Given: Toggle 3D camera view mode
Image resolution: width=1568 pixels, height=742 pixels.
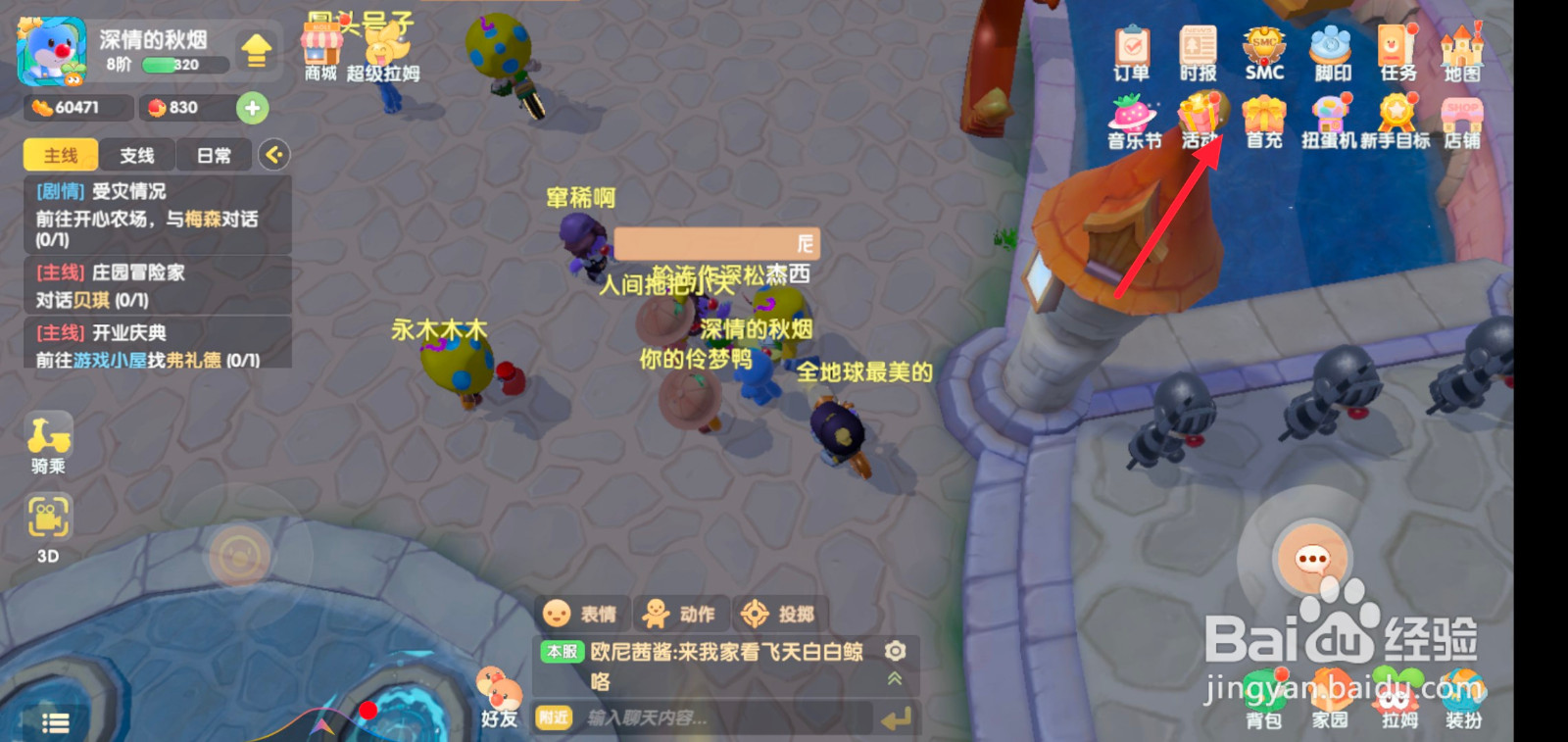Looking at the screenshot, I should [47, 518].
